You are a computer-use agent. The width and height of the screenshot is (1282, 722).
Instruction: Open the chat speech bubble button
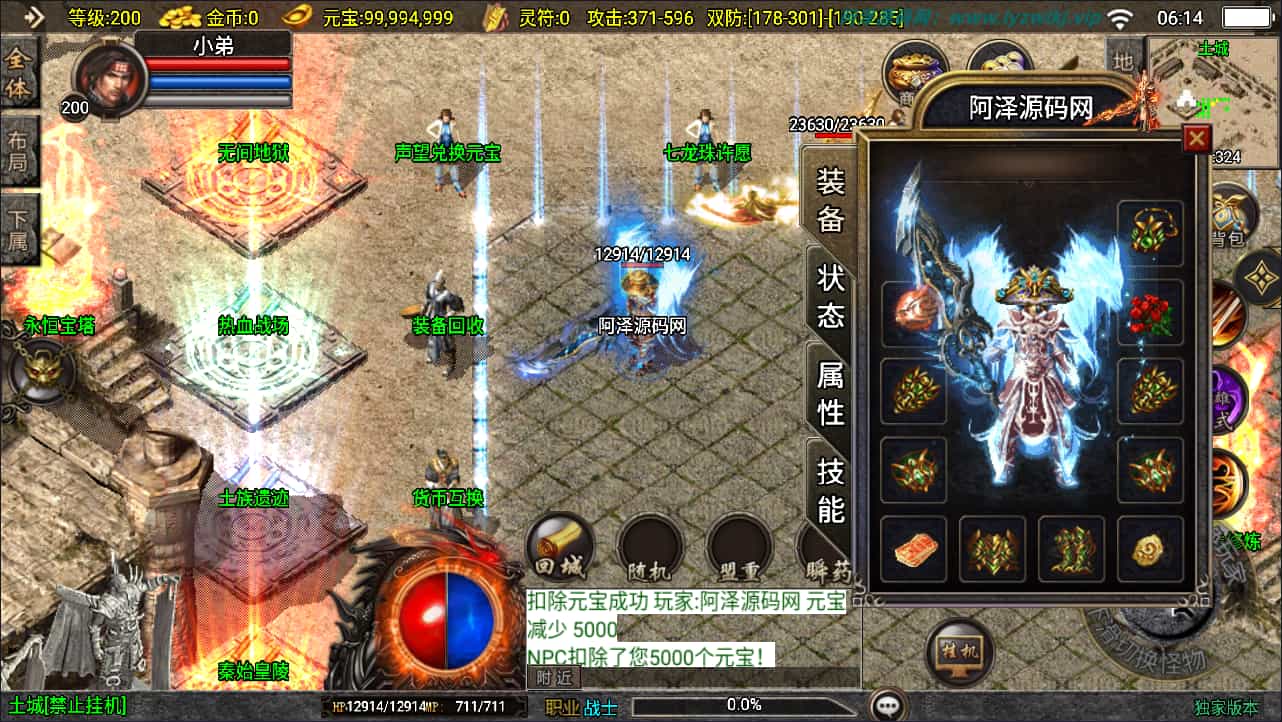point(888,705)
